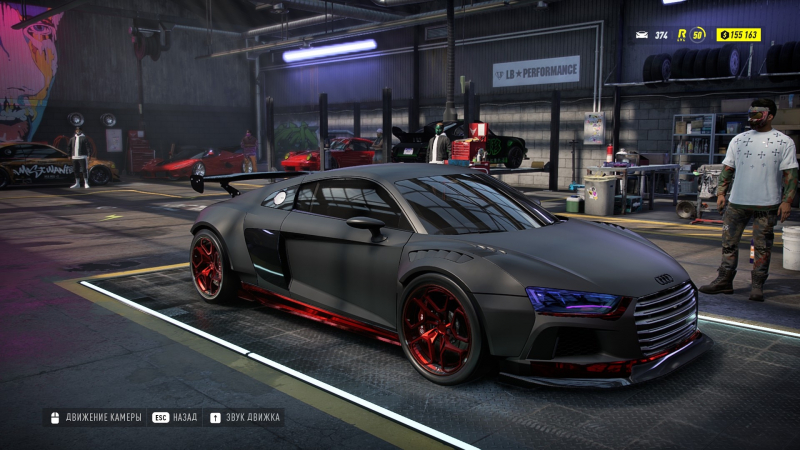The image size is (800, 450).
Task: Click the Назад back button
Action: click(x=175, y=417)
